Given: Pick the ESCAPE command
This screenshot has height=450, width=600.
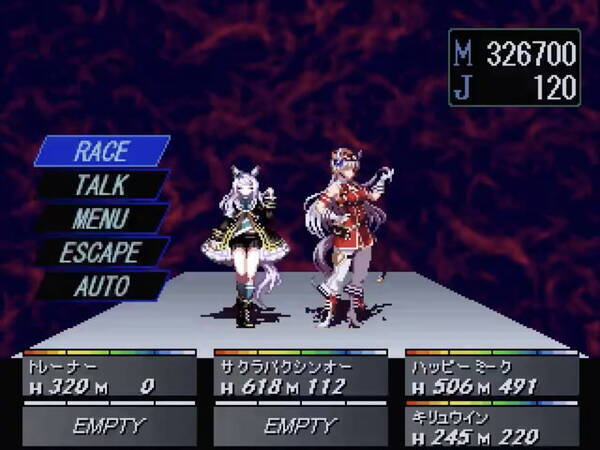Looking at the screenshot, I should coord(101,252).
